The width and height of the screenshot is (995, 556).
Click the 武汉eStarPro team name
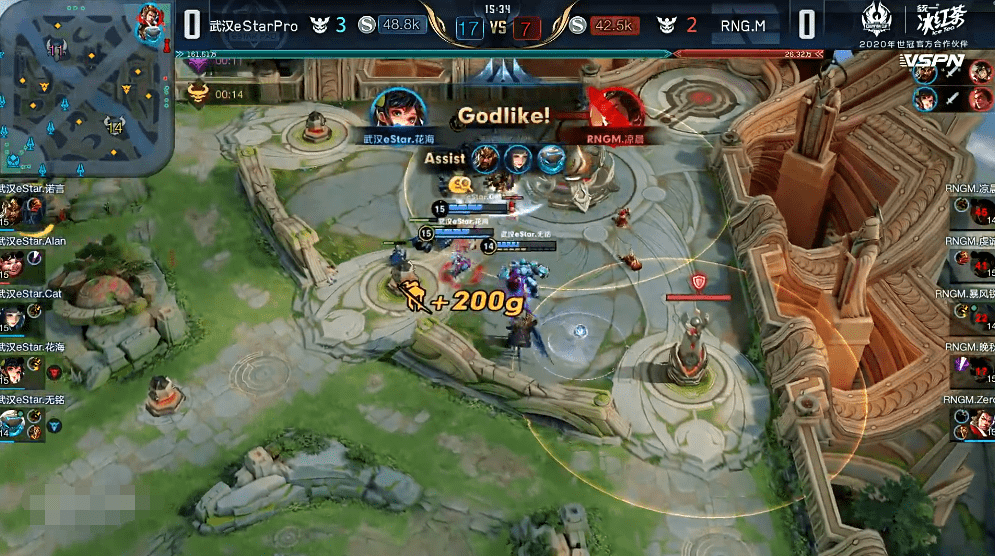[254, 25]
